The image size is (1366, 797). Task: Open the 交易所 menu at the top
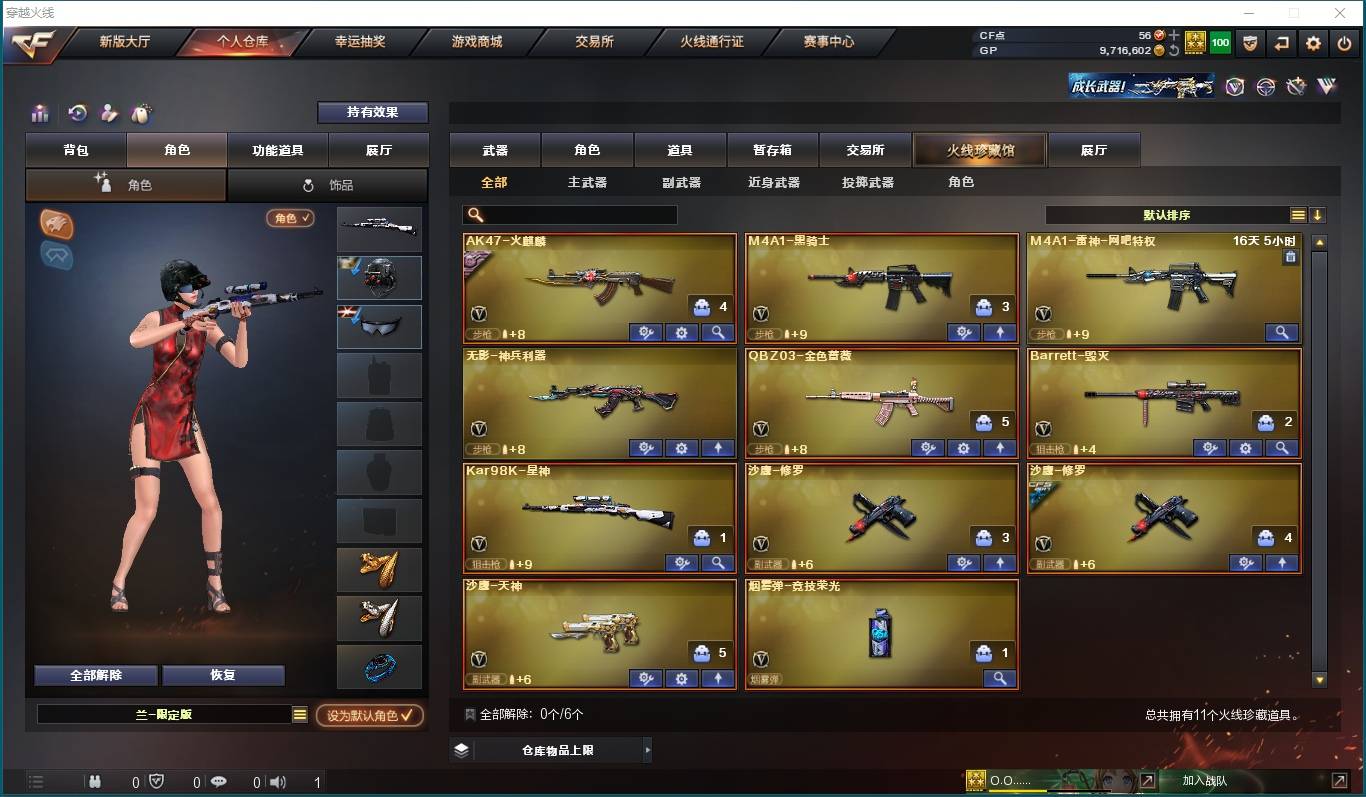click(x=594, y=42)
